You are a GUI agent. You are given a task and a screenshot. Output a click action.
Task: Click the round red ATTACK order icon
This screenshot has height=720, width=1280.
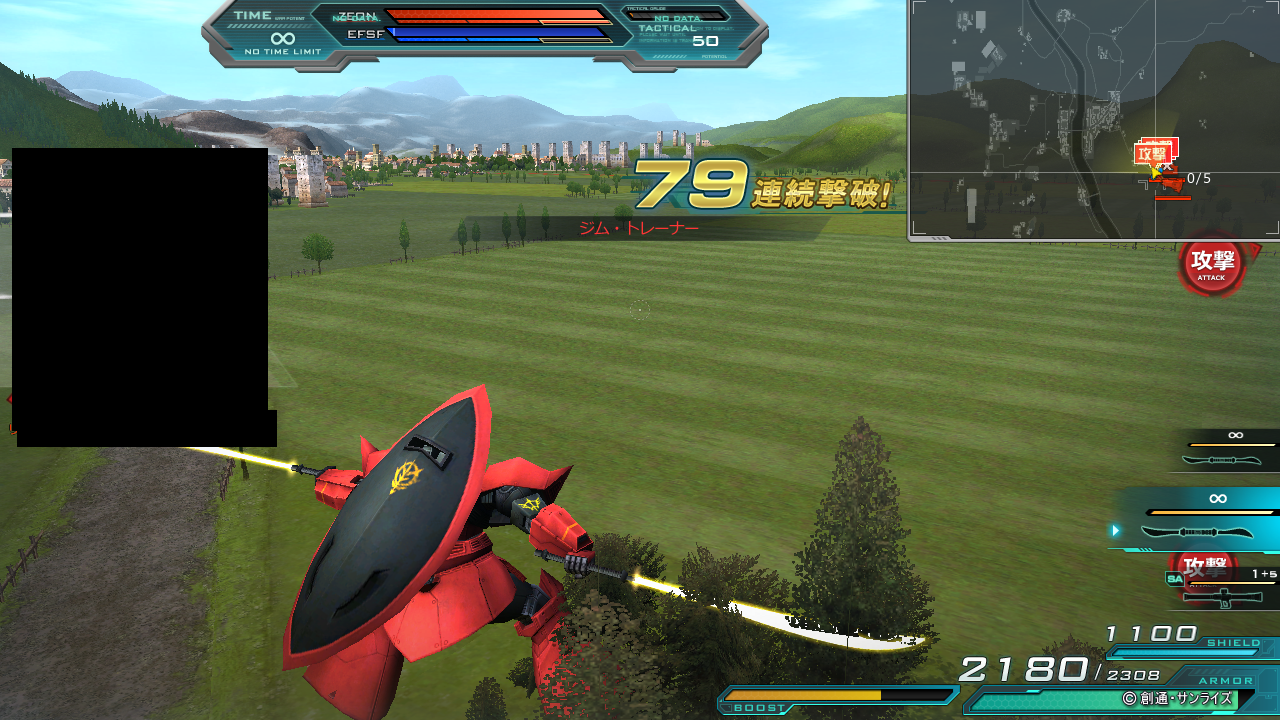(x=1211, y=264)
